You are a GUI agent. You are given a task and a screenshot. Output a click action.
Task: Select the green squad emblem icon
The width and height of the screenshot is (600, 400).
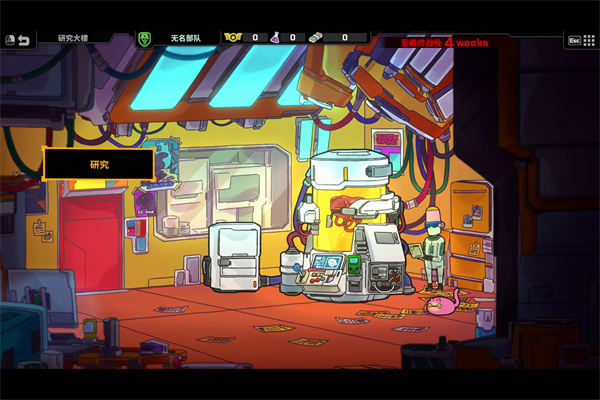tap(144, 38)
